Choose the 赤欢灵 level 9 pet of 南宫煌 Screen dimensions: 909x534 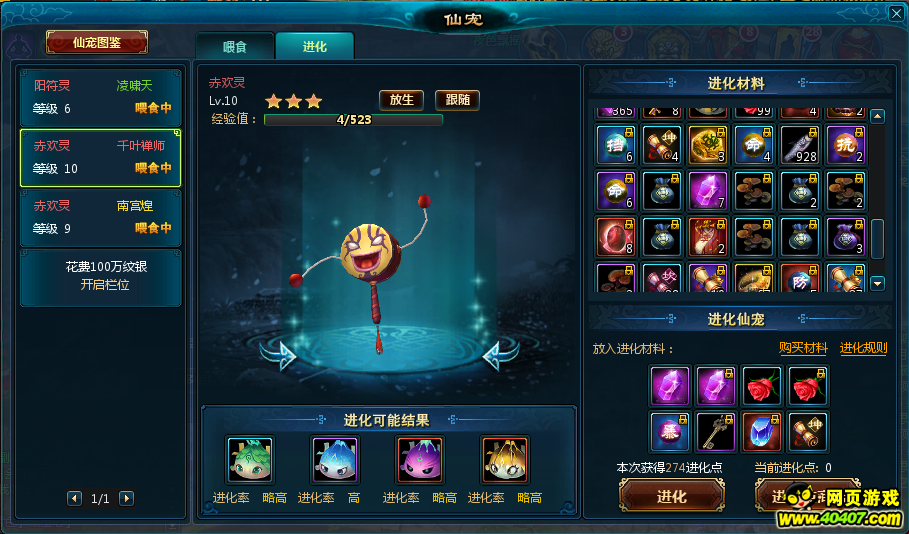coord(101,217)
